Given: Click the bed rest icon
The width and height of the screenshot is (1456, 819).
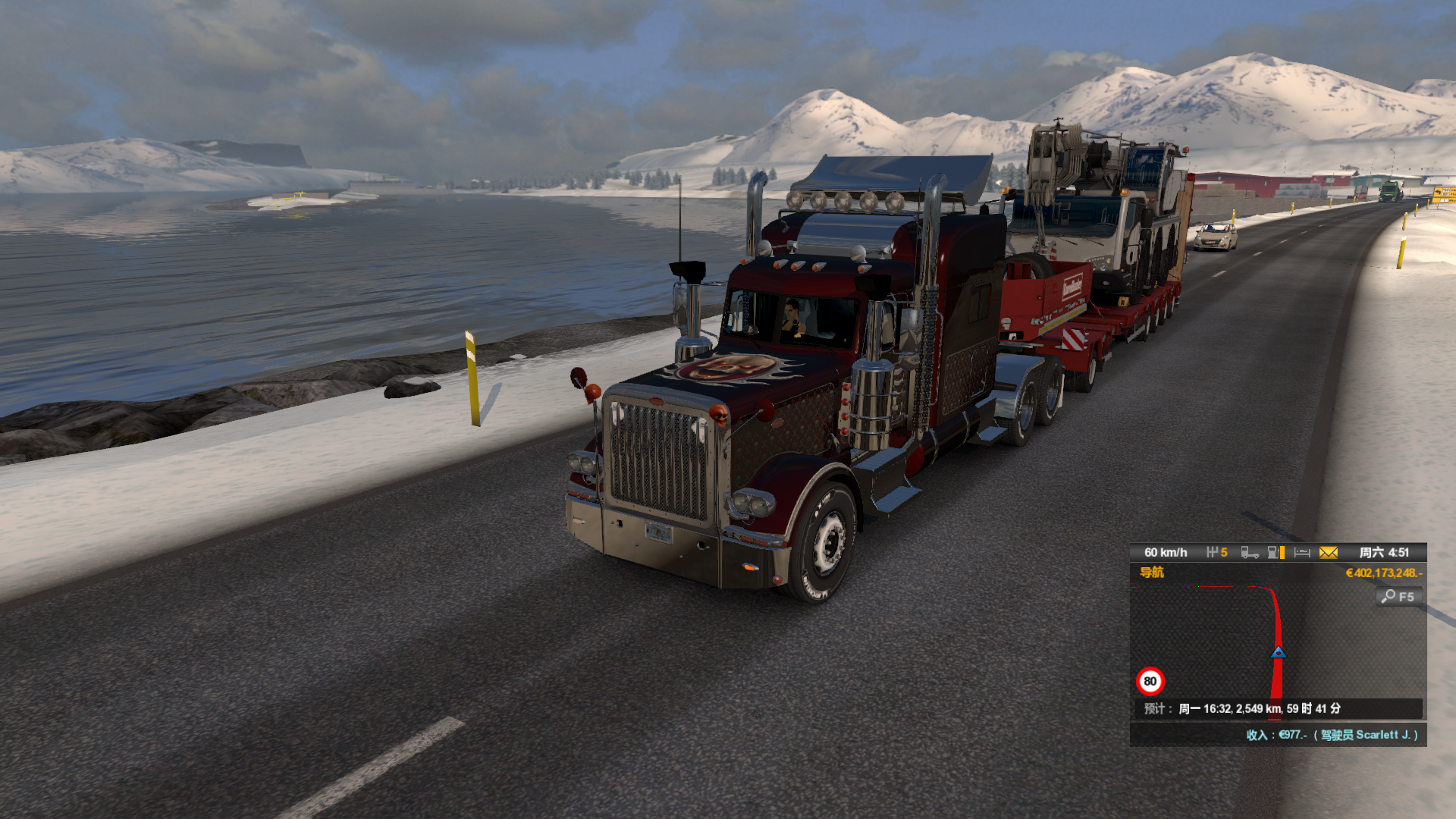Looking at the screenshot, I should pos(1302,553).
